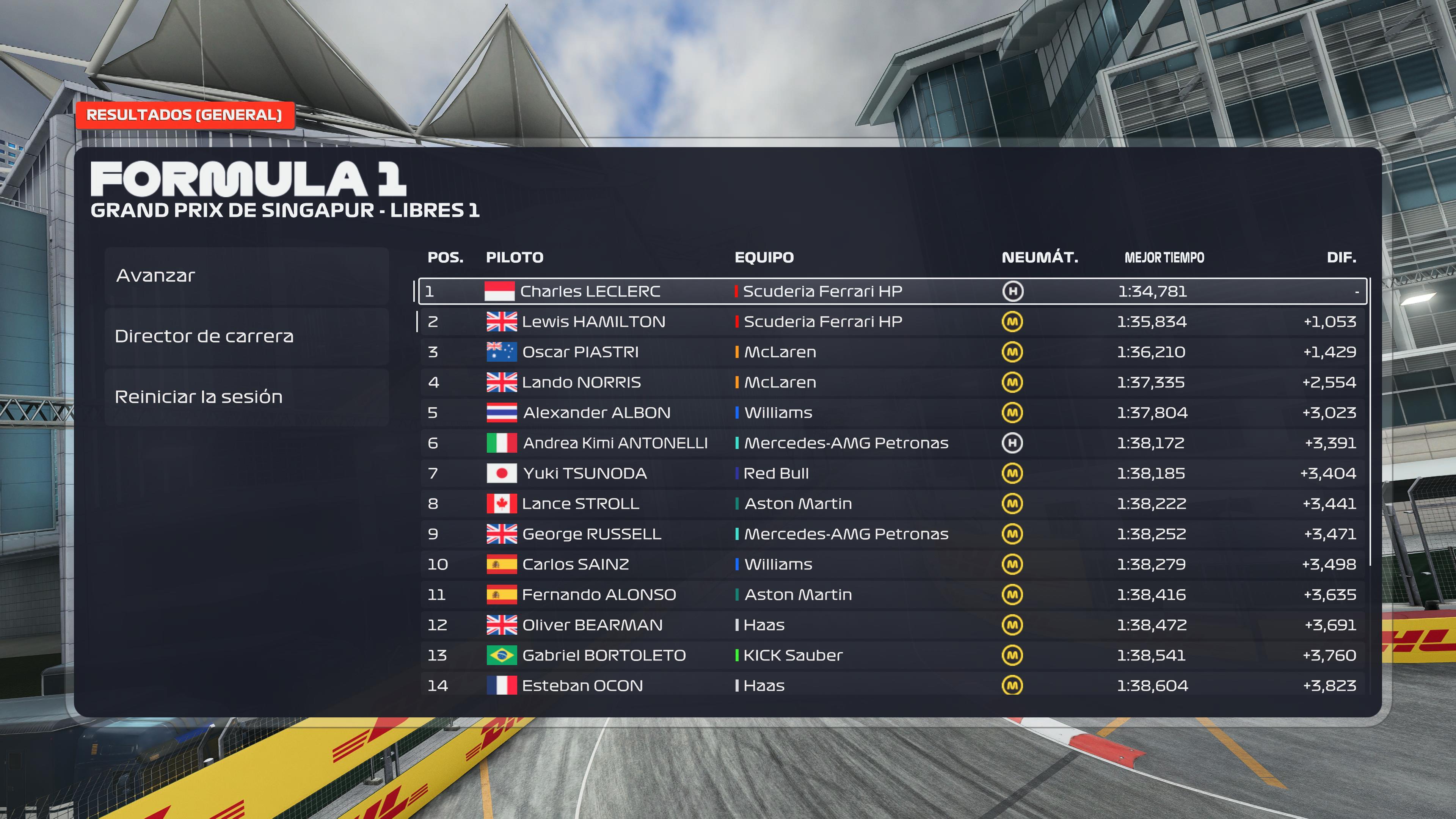Highlight Carlos SAINZ in the list

(x=892, y=564)
